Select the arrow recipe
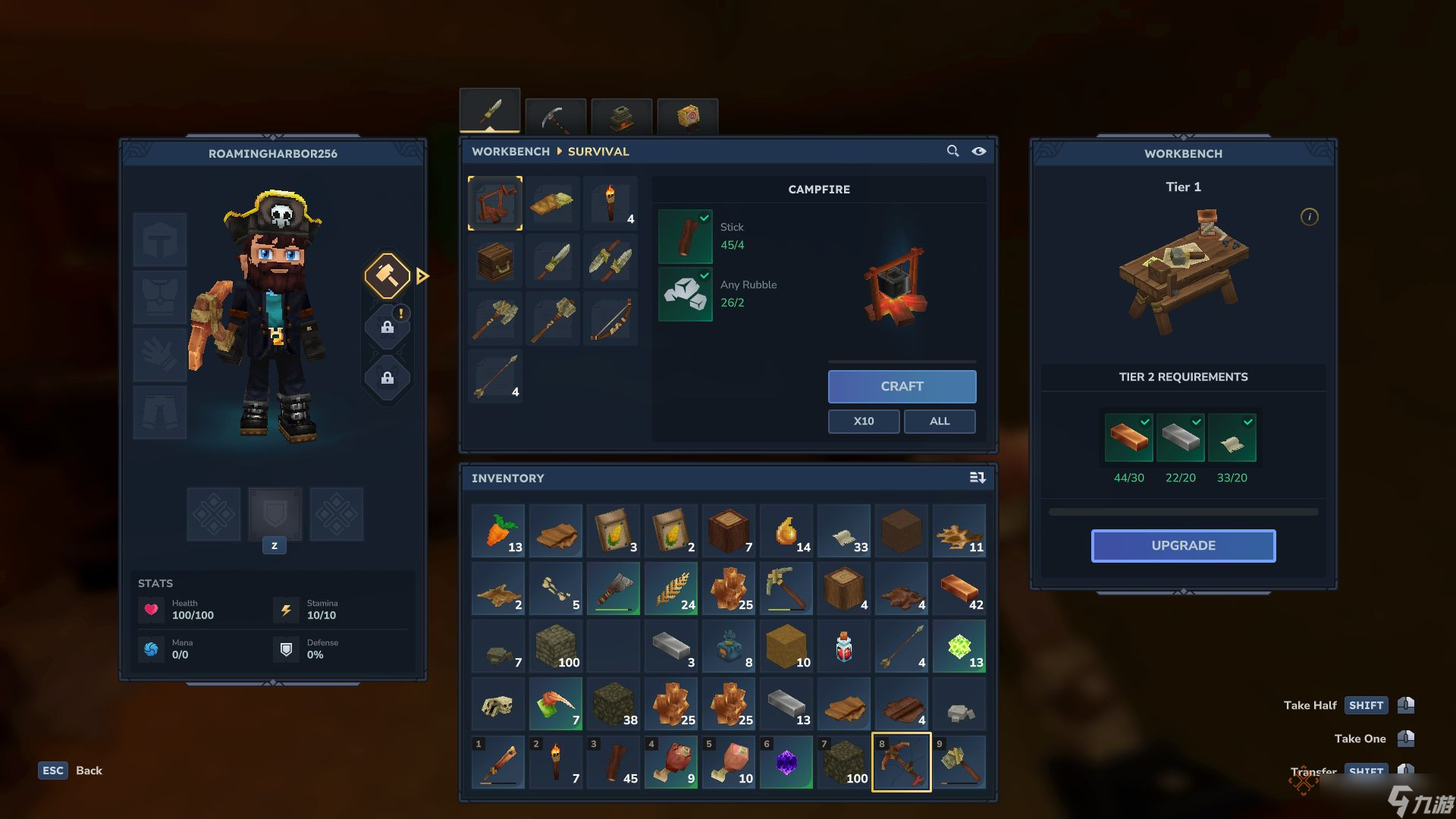 (495, 375)
